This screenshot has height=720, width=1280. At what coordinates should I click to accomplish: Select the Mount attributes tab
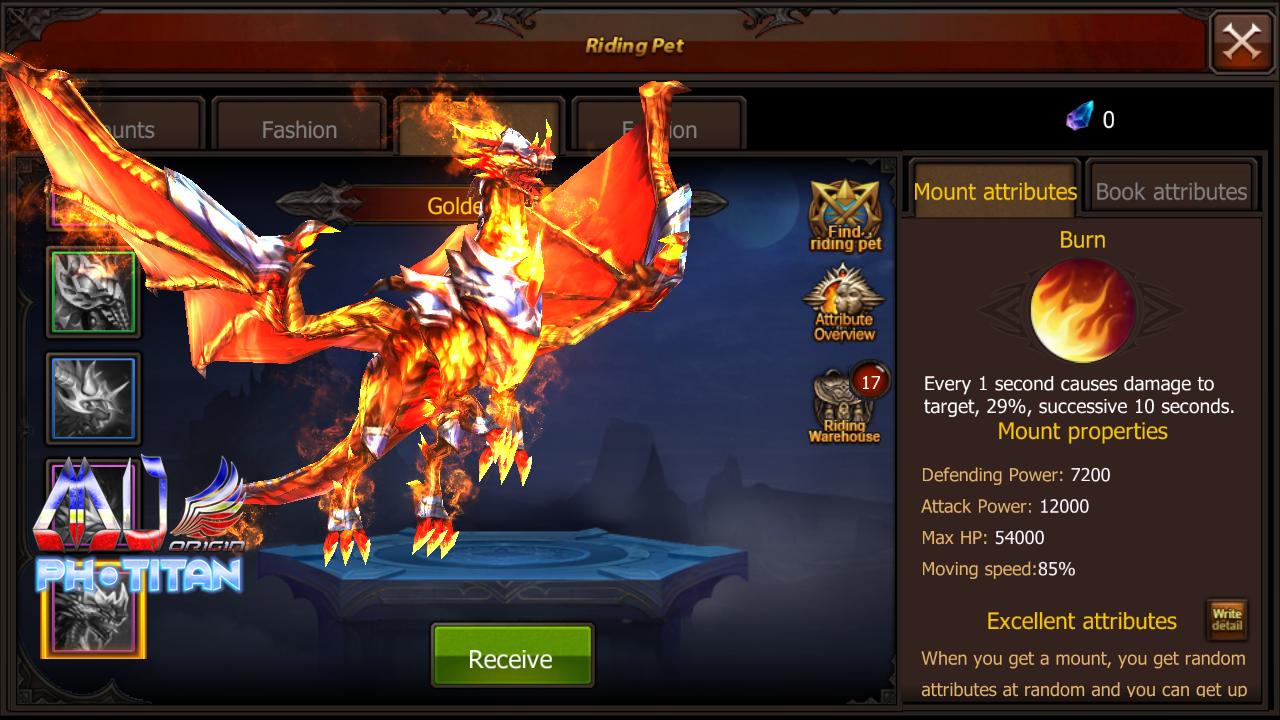993,191
